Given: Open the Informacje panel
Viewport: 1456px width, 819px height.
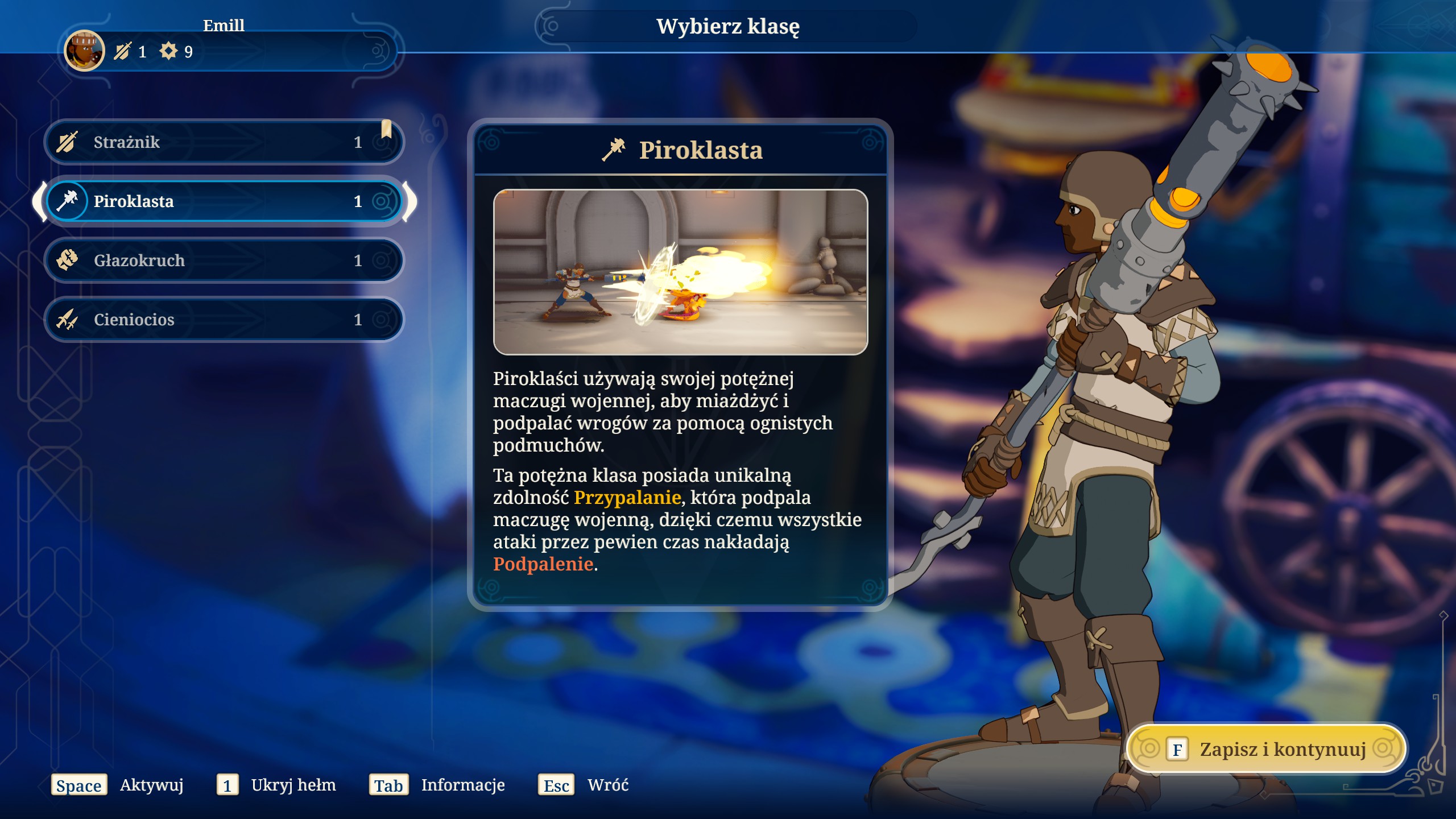Looking at the screenshot, I should click(x=437, y=785).
